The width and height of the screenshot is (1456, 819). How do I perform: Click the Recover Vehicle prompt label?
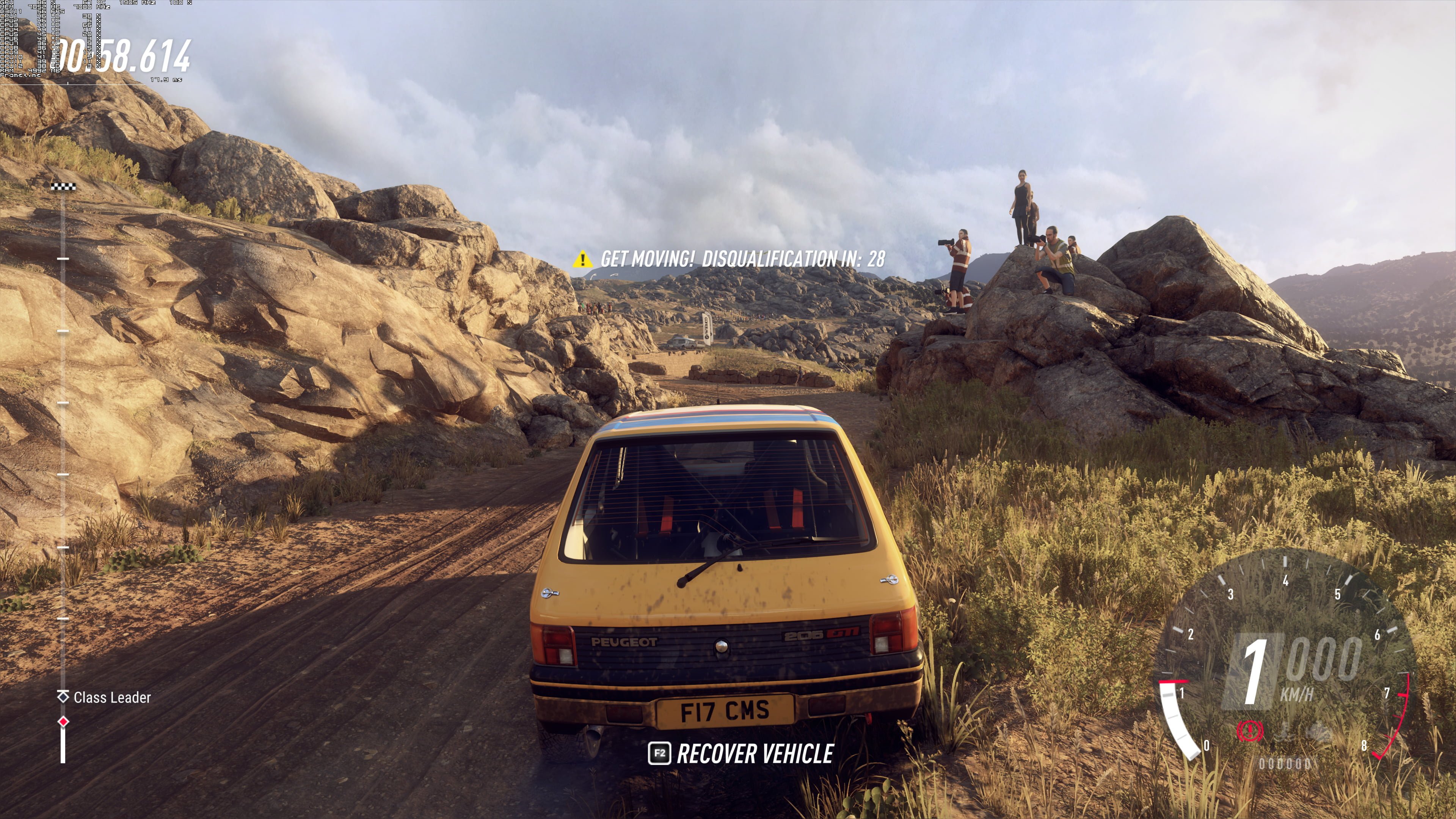click(x=755, y=754)
